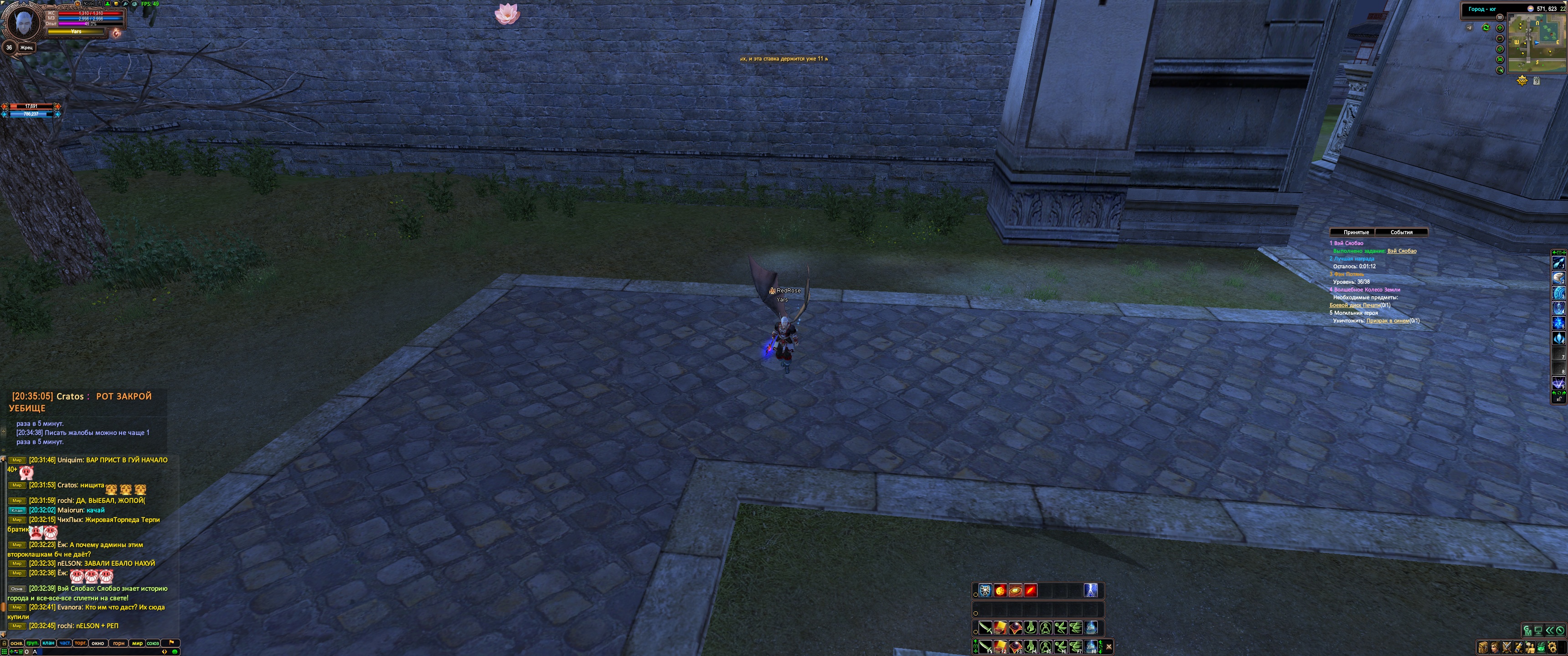Use the blue shield mask skill
Viewport: 1568px width, 656px height.
(985, 590)
